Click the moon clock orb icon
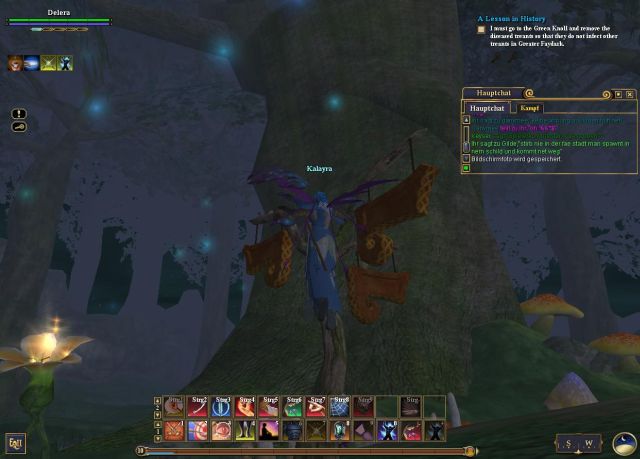The image size is (640, 459). (x=624, y=441)
